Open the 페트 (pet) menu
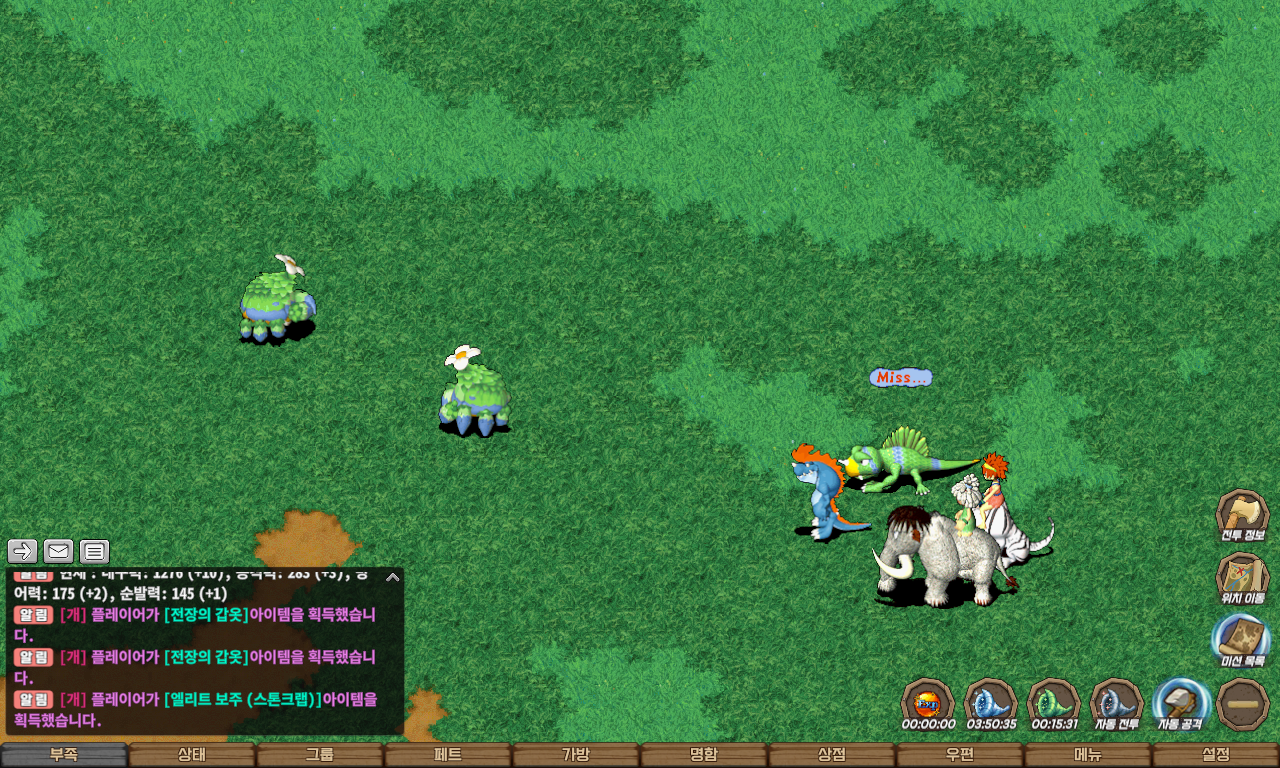 coord(448,755)
